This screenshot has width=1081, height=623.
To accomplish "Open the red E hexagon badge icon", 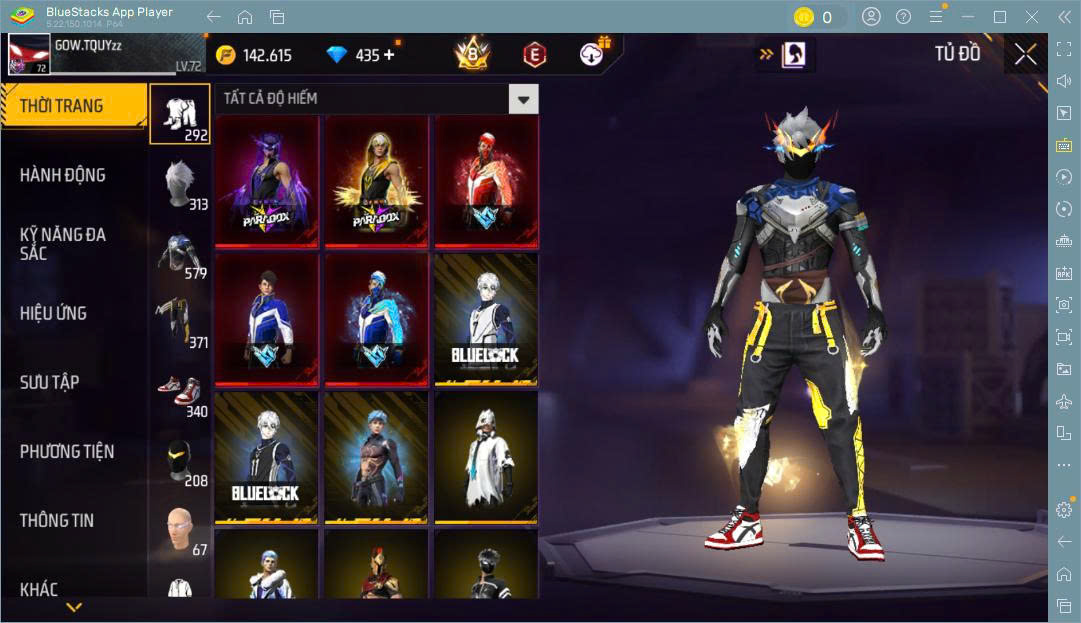I will [535, 55].
